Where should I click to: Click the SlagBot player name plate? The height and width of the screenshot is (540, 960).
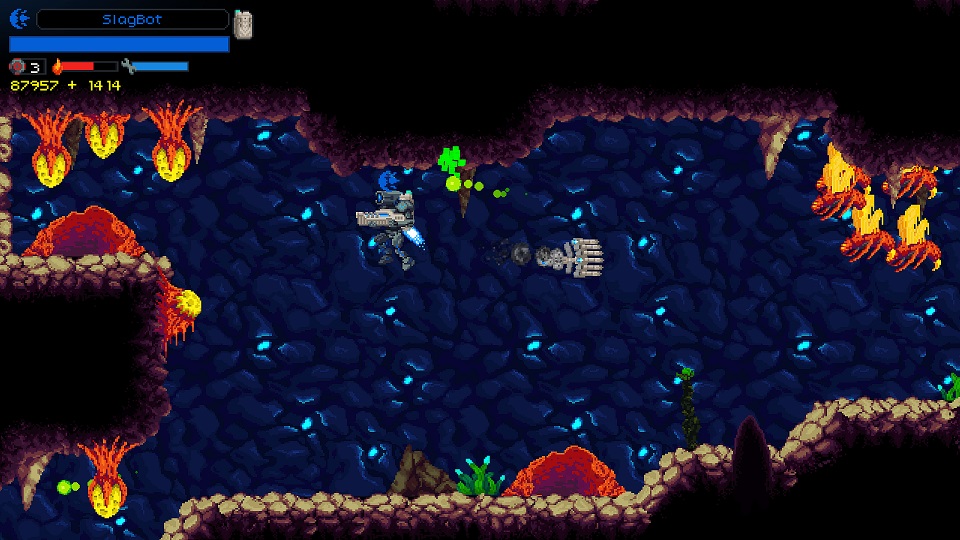132,19
